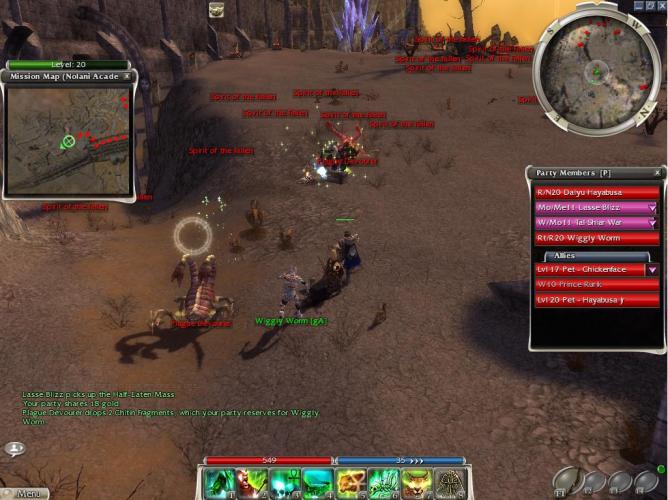Expand the dropdown arrow beside Chickenface pet

click(652, 269)
